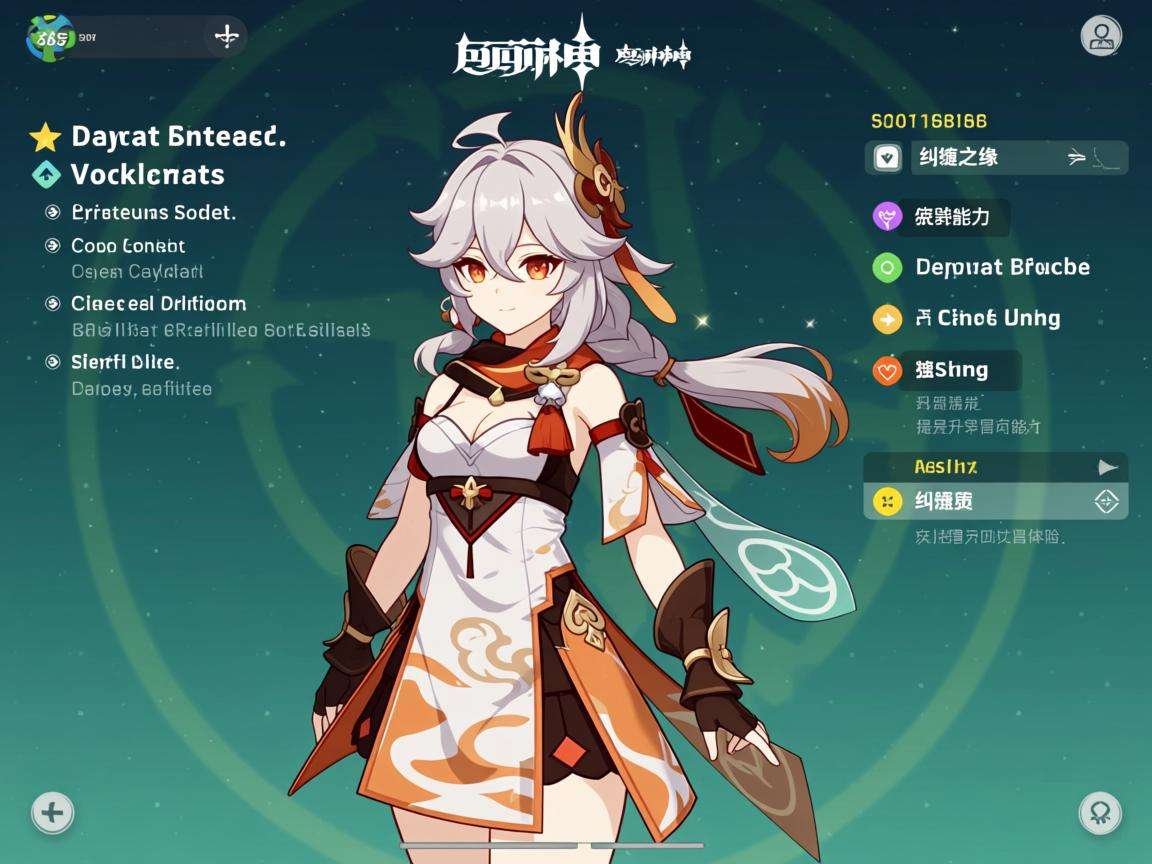Click the globe icon in top left

coord(50,37)
